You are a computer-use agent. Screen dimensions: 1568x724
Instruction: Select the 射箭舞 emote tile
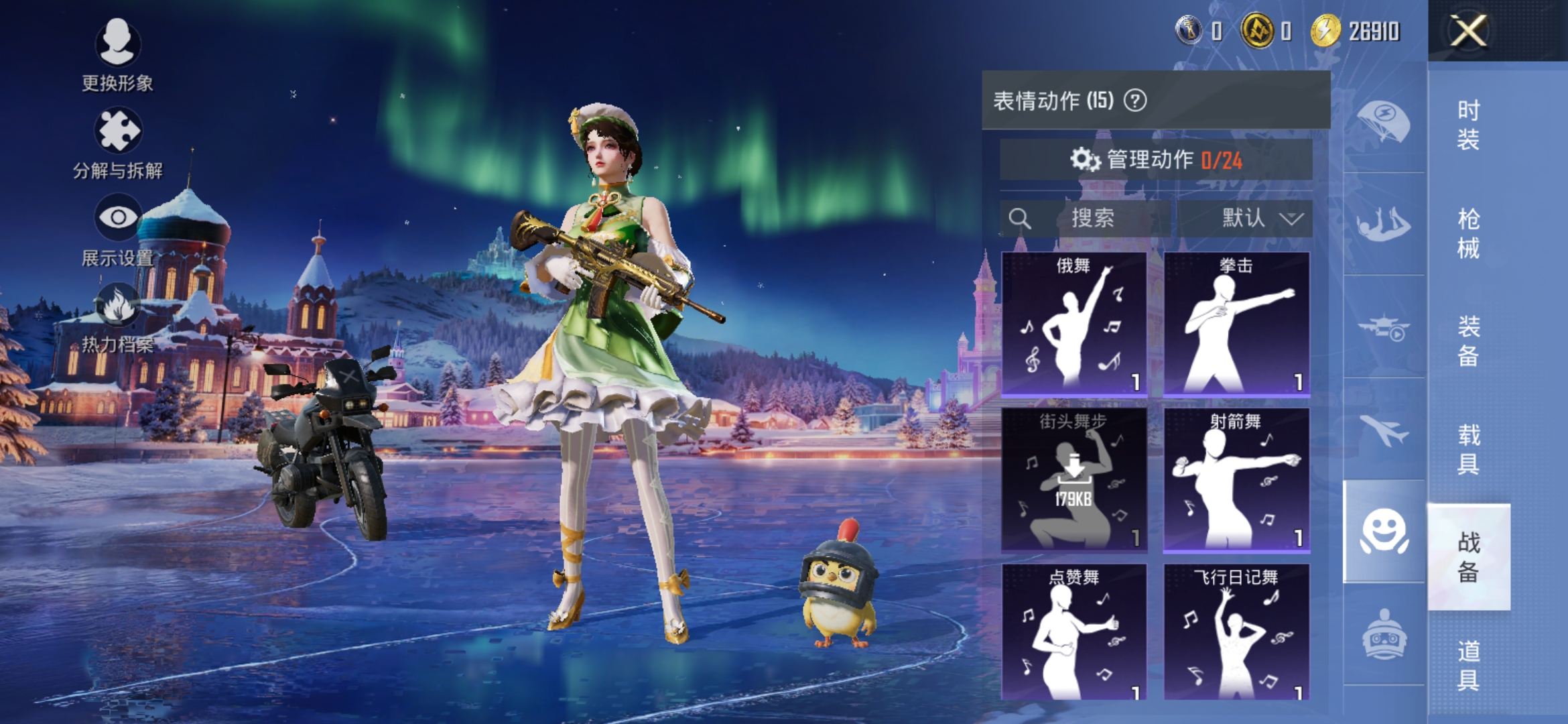pyautogui.click(x=1236, y=479)
